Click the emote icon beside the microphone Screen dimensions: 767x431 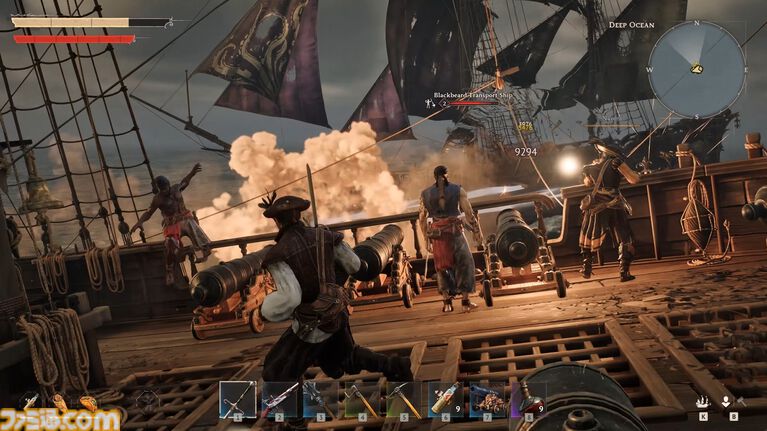coord(704,401)
